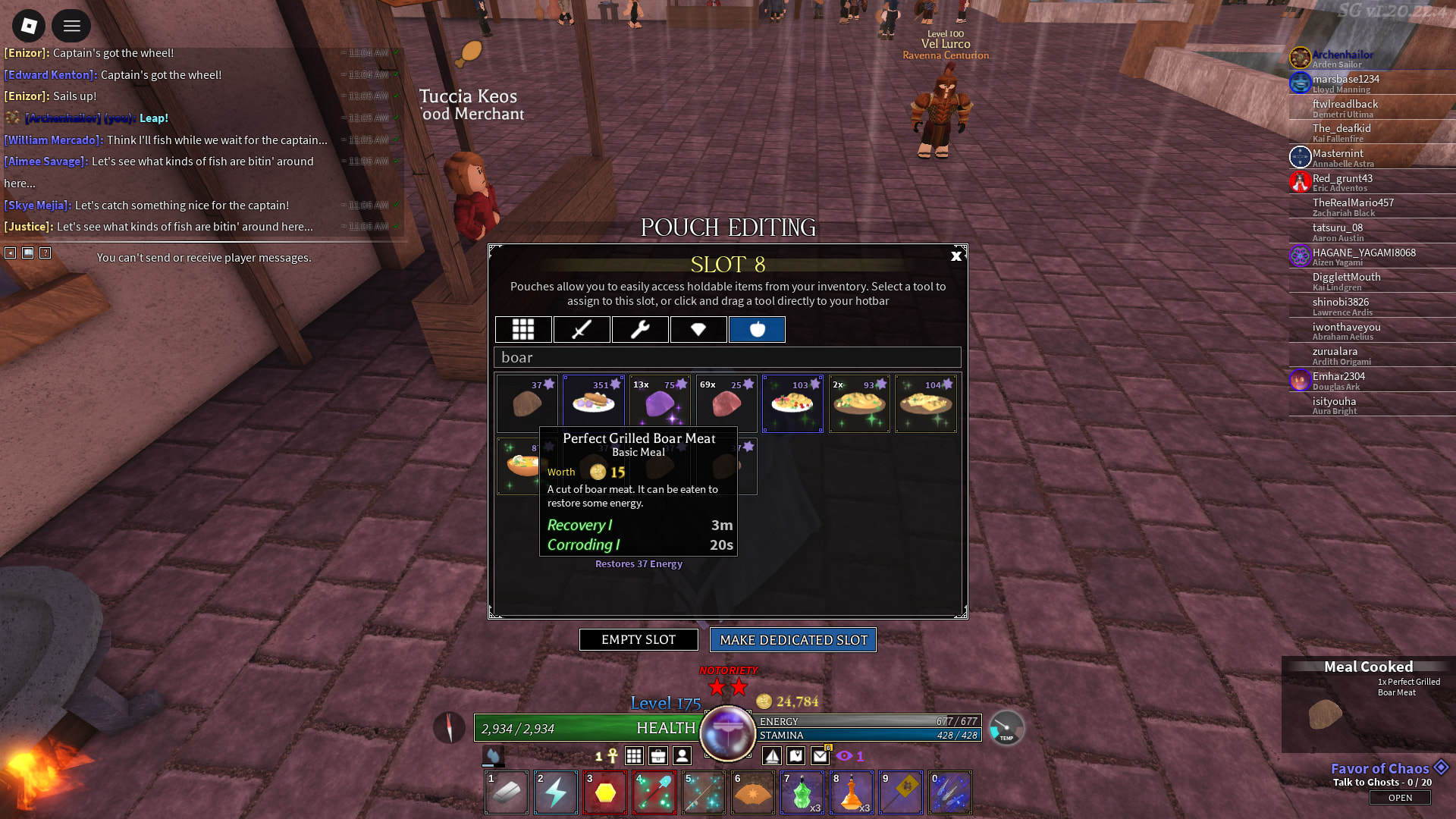Select the orange potion hotbar slot

click(852, 793)
